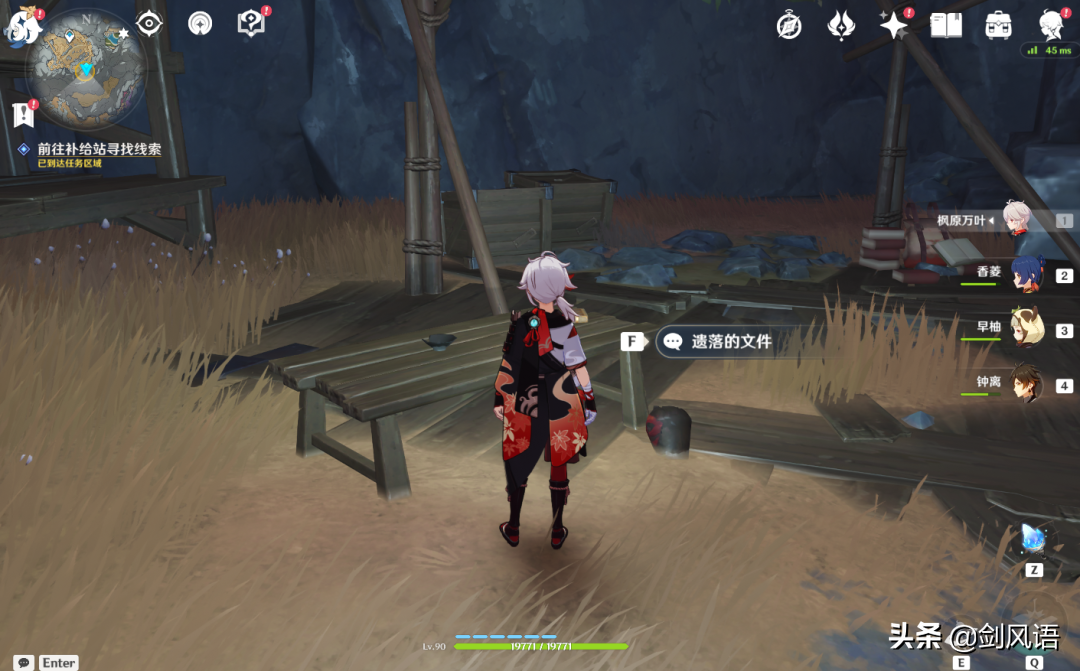Select the tracked quest 前往补给站寻找线索
Viewport: 1080px width, 671px height.
[99, 149]
